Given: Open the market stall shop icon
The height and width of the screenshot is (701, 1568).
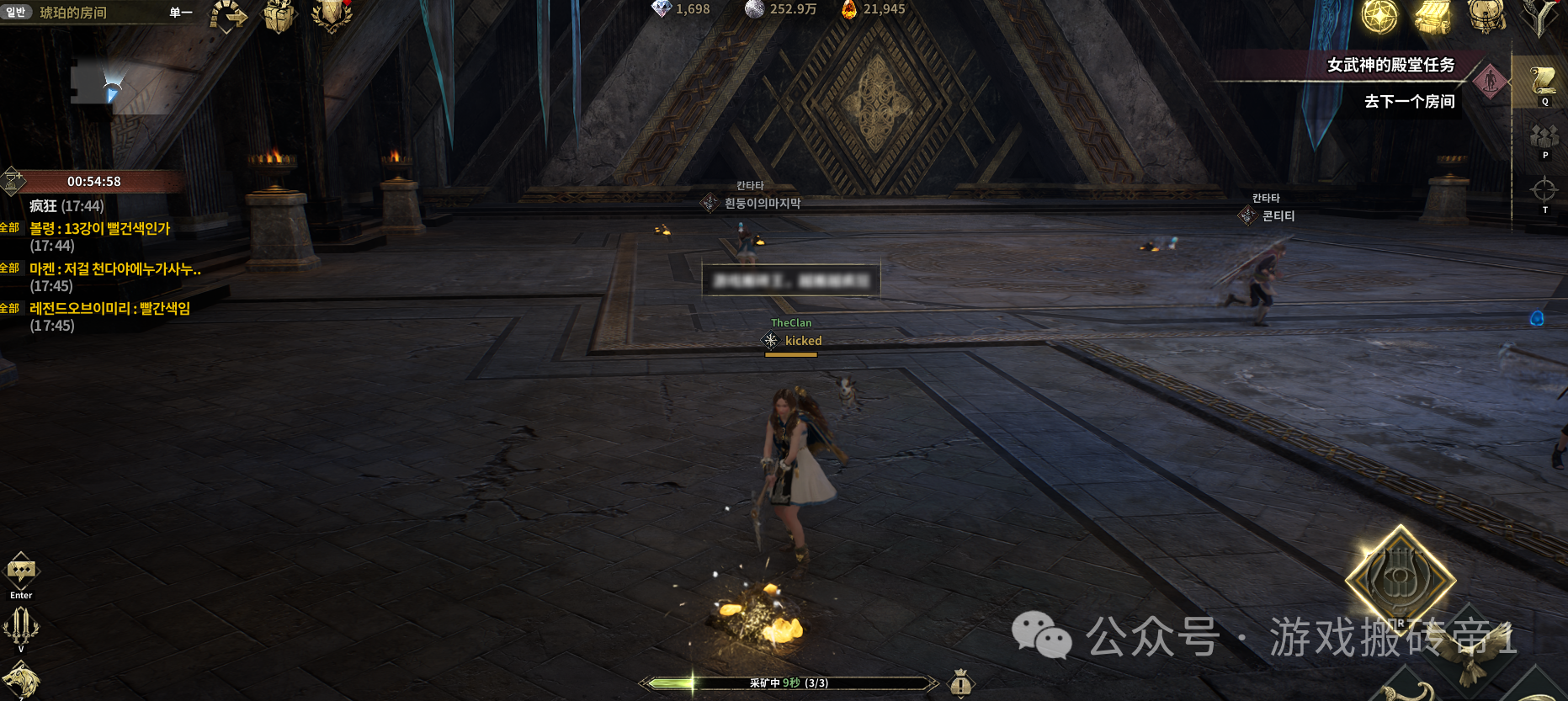Looking at the screenshot, I should 1432,16.
